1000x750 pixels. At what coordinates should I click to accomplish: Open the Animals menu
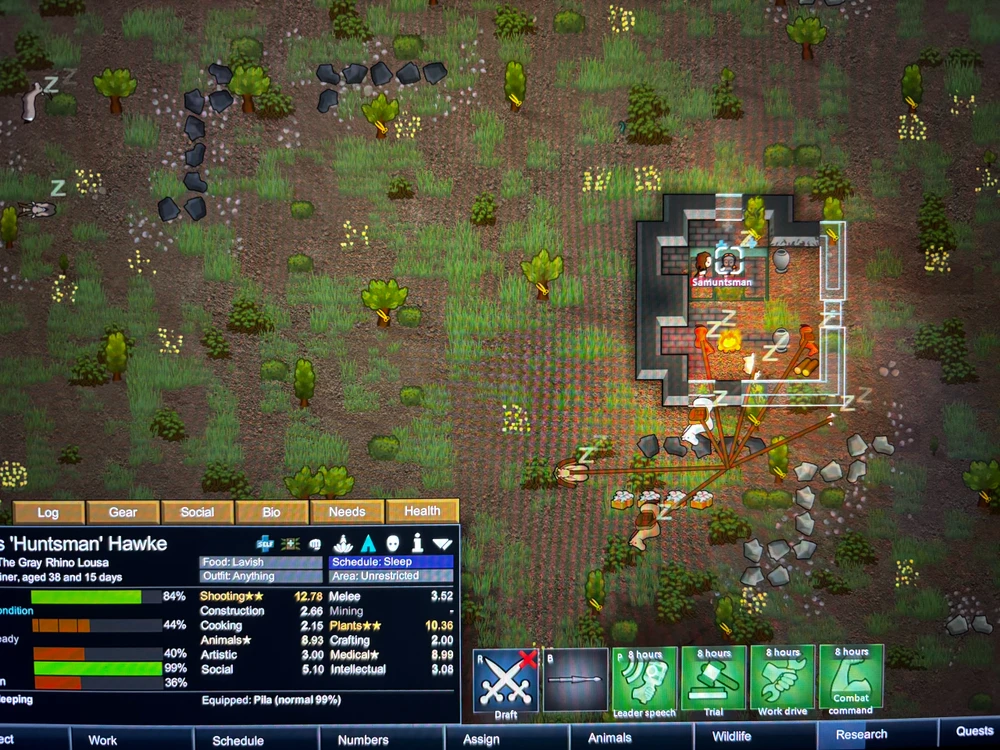point(609,738)
